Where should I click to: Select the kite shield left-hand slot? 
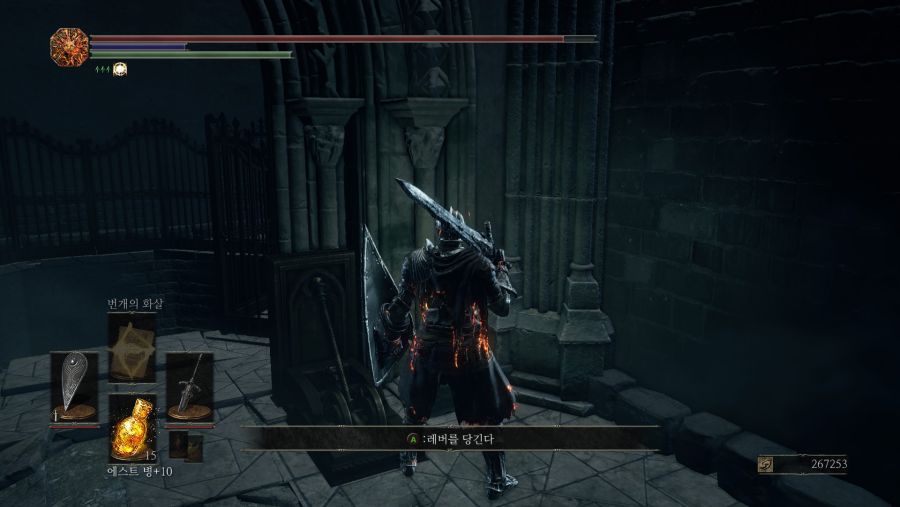coord(74,386)
